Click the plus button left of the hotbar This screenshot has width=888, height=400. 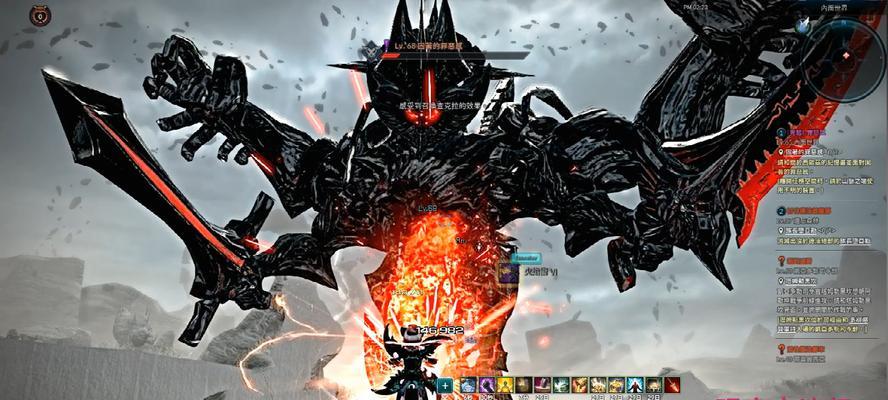pyautogui.click(x=445, y=385)
